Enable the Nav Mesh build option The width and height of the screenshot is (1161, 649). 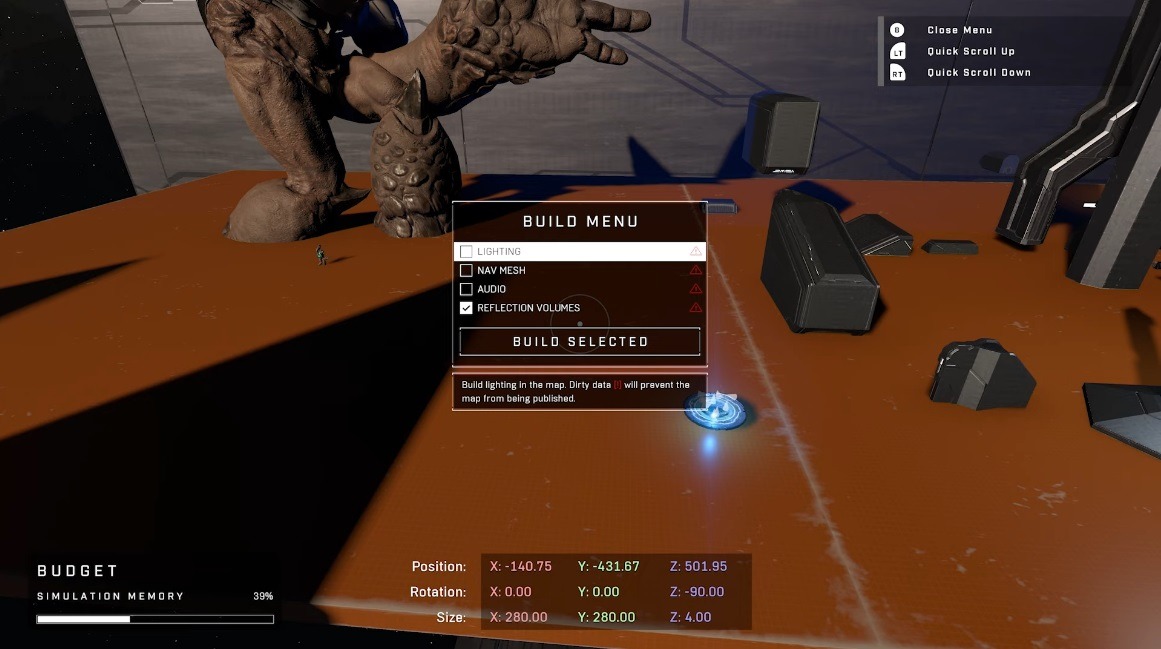(466, 271)
